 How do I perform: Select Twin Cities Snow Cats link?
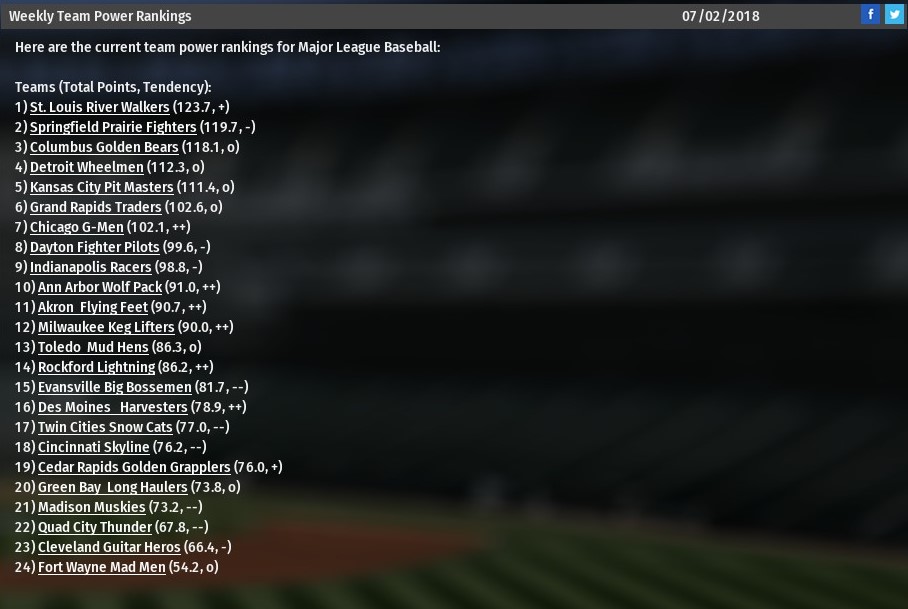tap(105, 427)
